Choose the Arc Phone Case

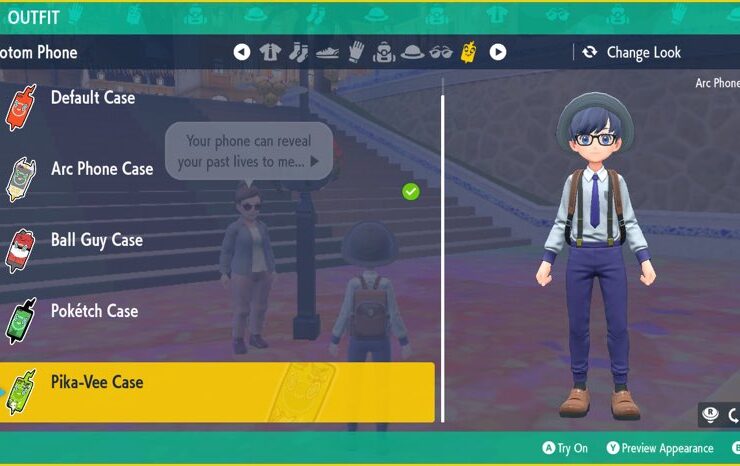pyautogui.click(x=102, y=169)
